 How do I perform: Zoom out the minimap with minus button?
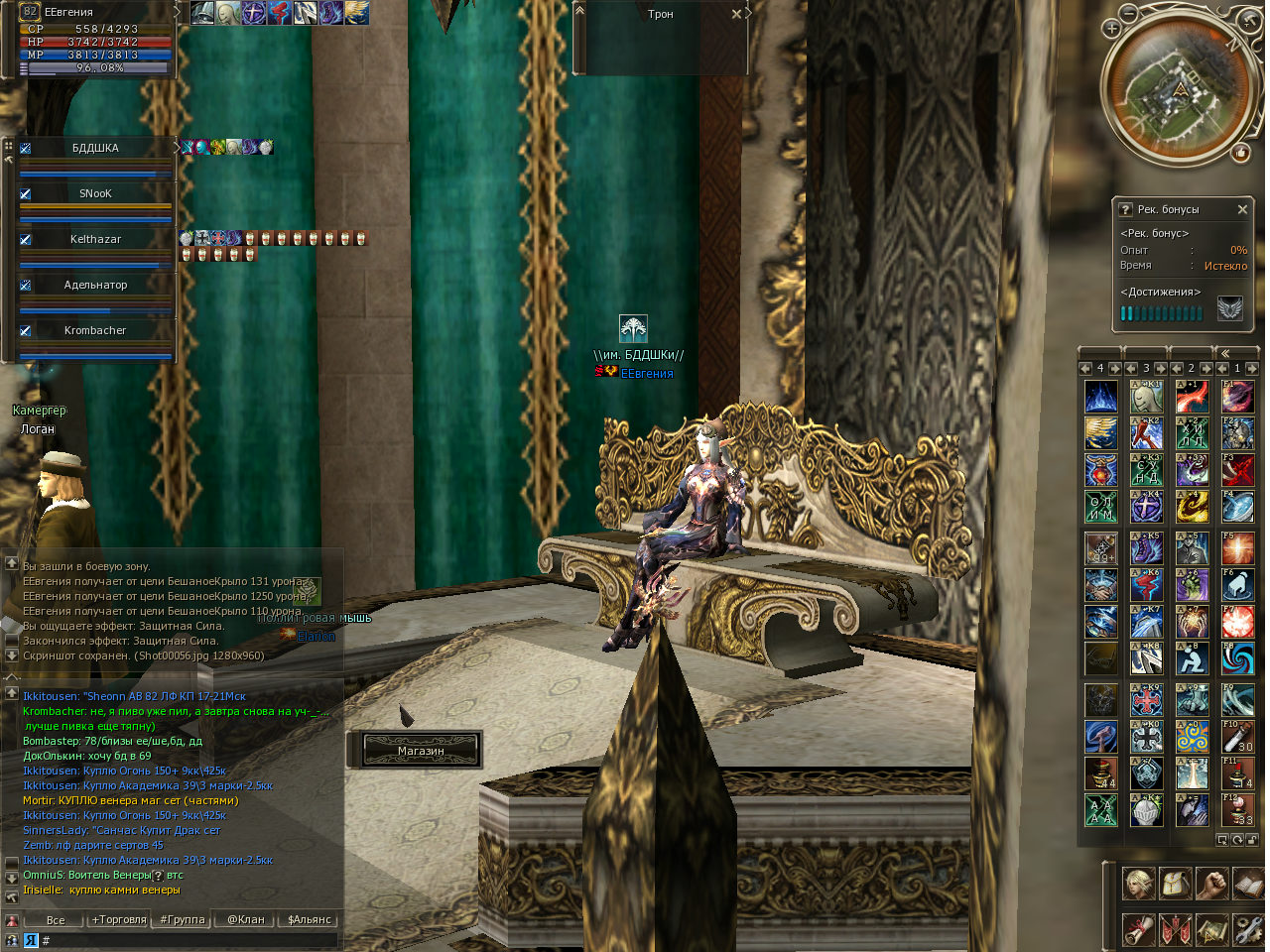click(1129, 14)
